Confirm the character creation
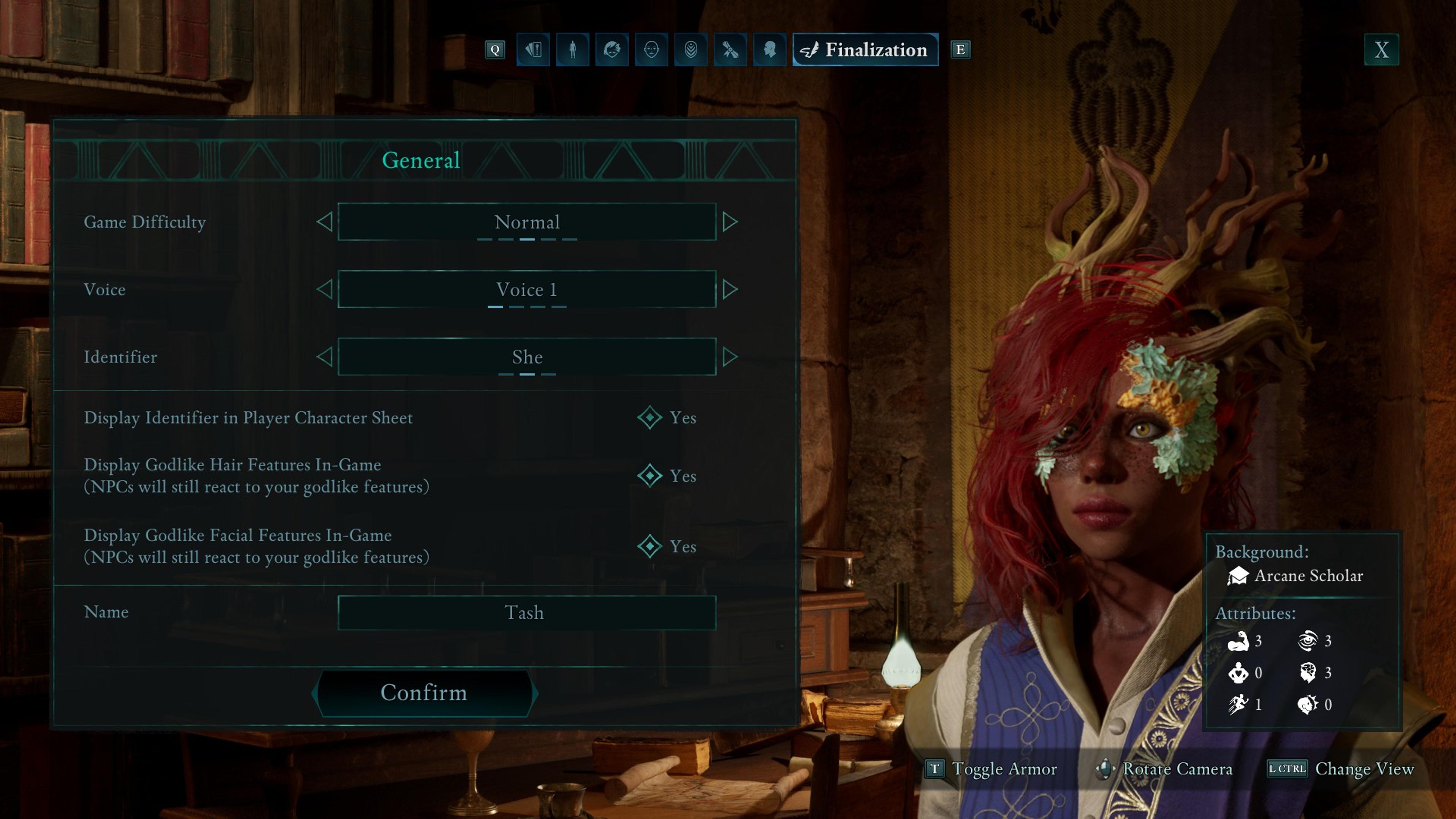The image size is (1456, 819). point(424,693)
